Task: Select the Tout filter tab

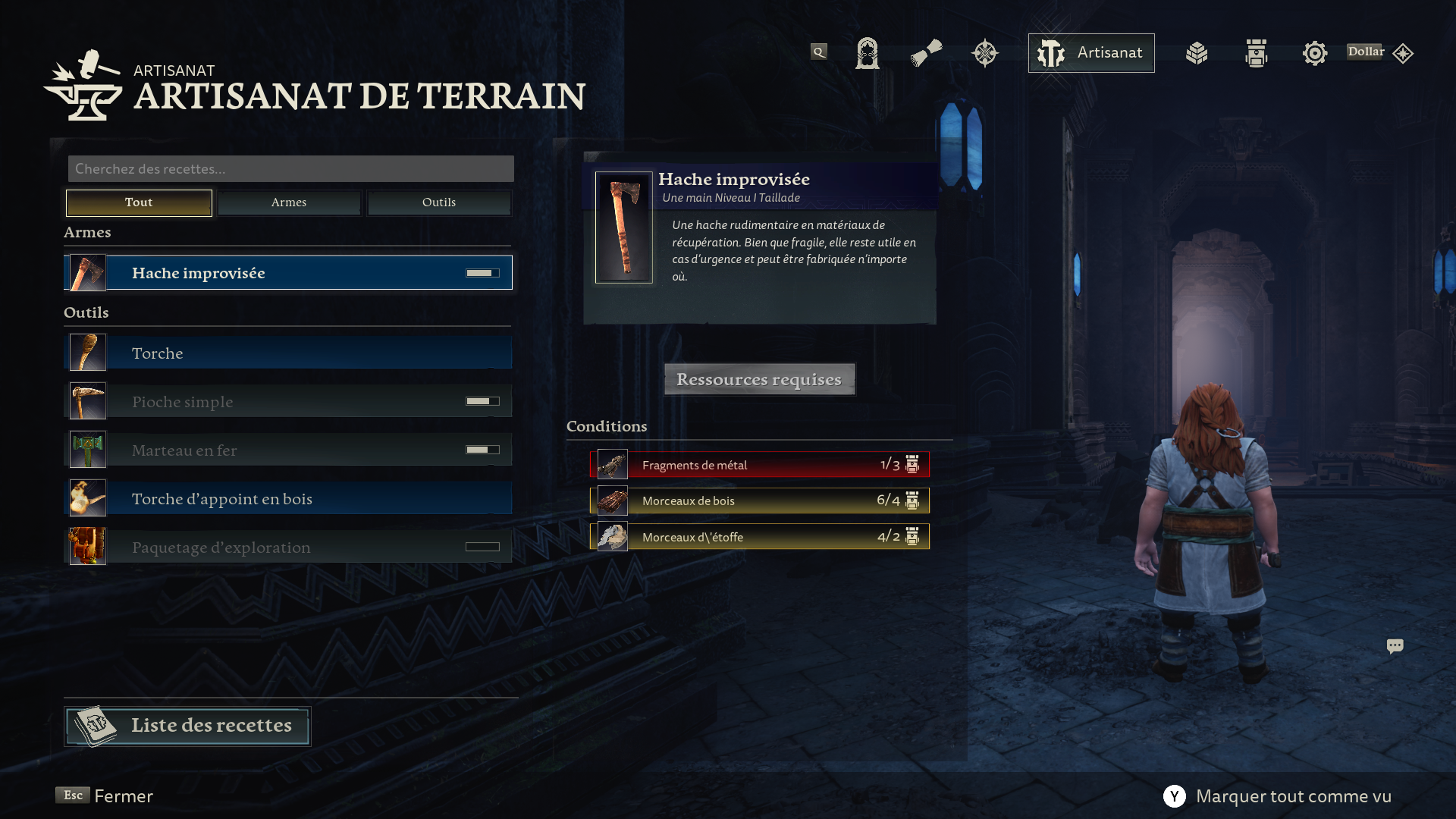Action: (139, 202)
